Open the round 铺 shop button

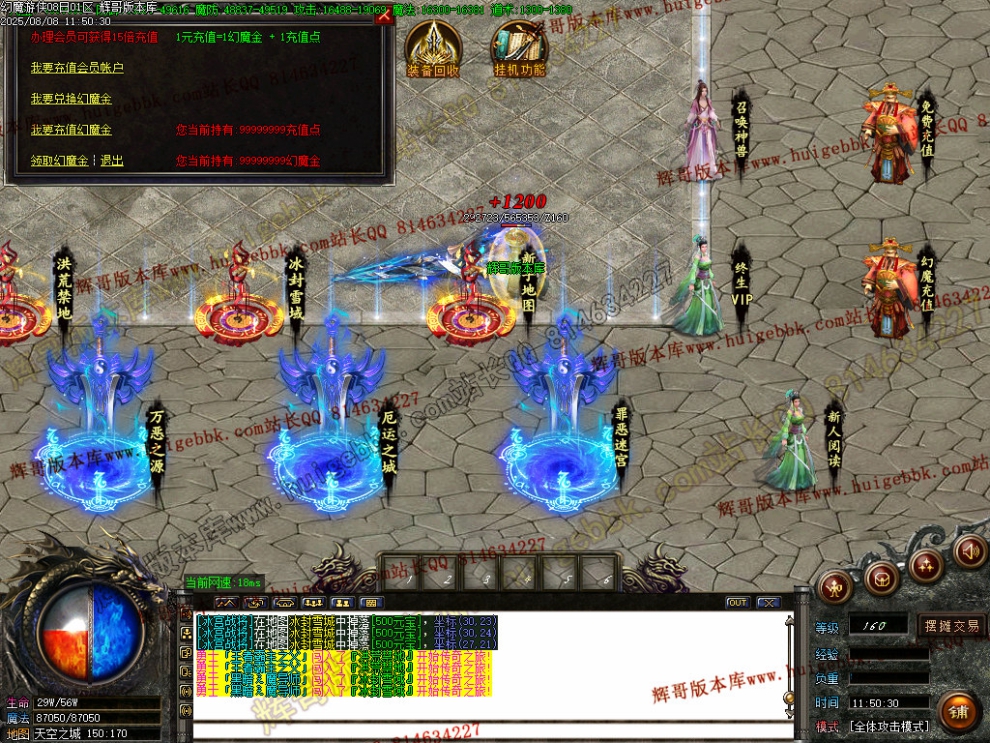coord(958,711)
